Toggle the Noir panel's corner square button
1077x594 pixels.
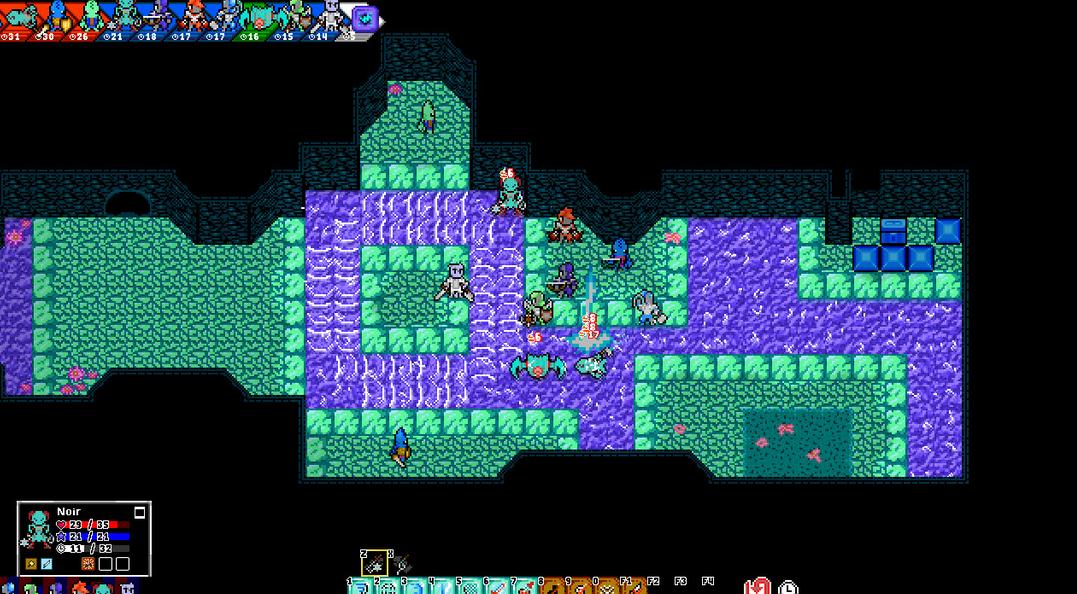pos(140,512)
